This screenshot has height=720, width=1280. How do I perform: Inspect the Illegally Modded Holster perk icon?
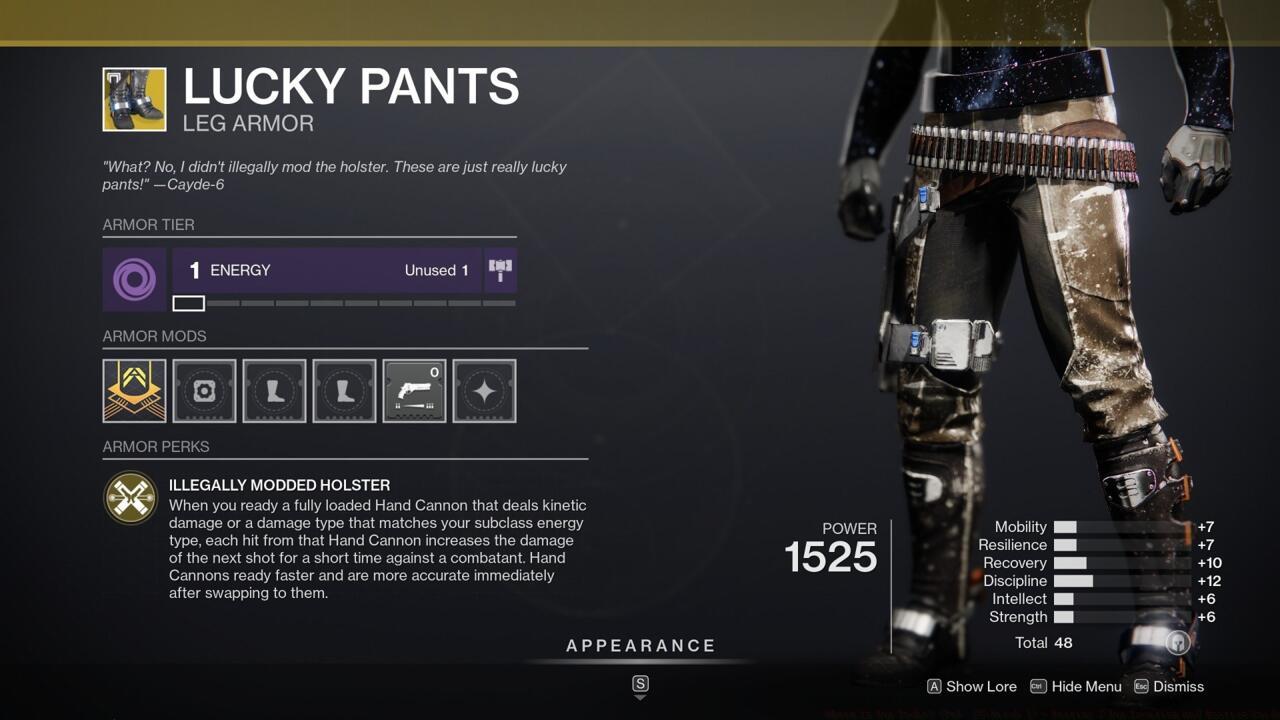pos(131,497)
